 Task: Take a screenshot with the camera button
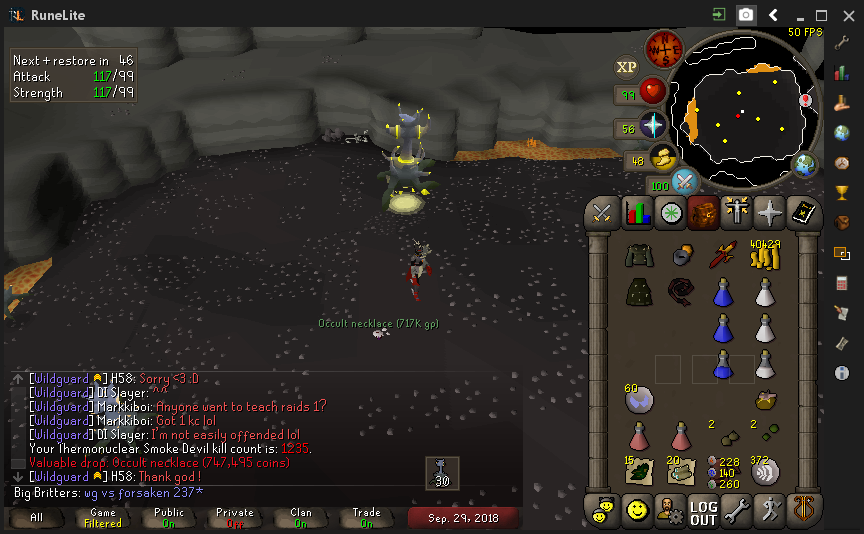point(746,15)
